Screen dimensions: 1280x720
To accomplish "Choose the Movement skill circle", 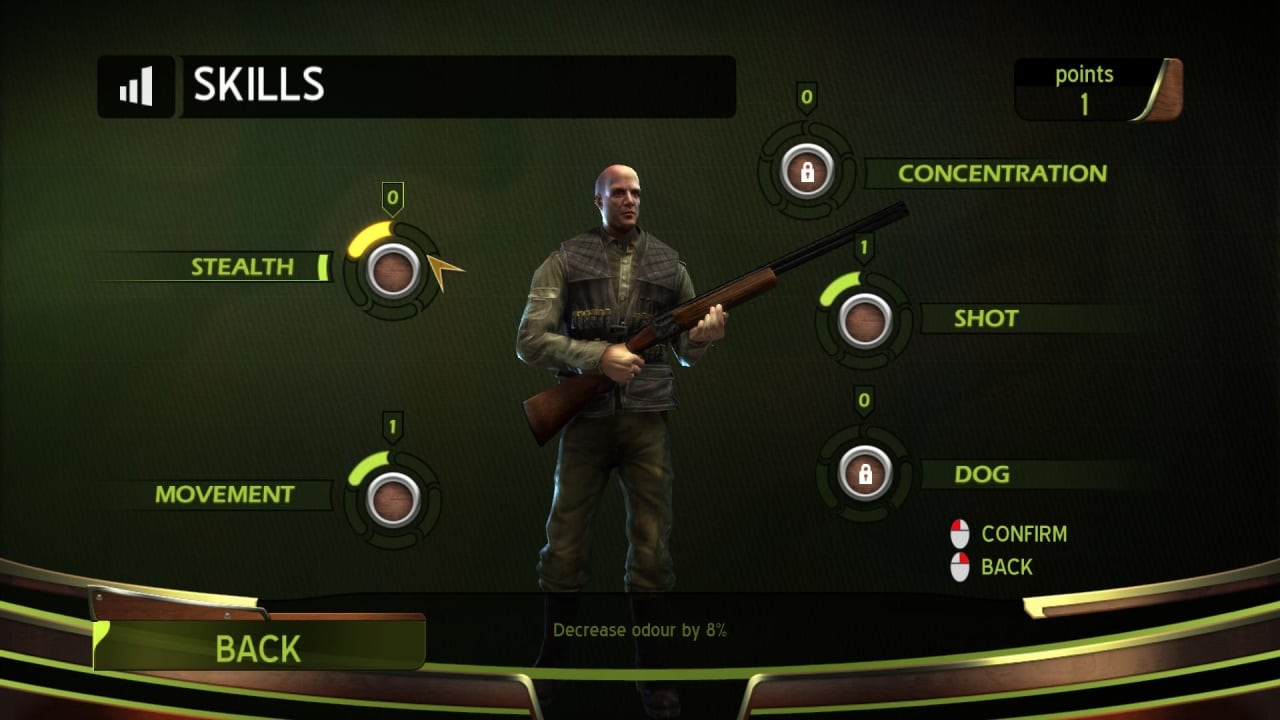I will [x=393, y=498].
